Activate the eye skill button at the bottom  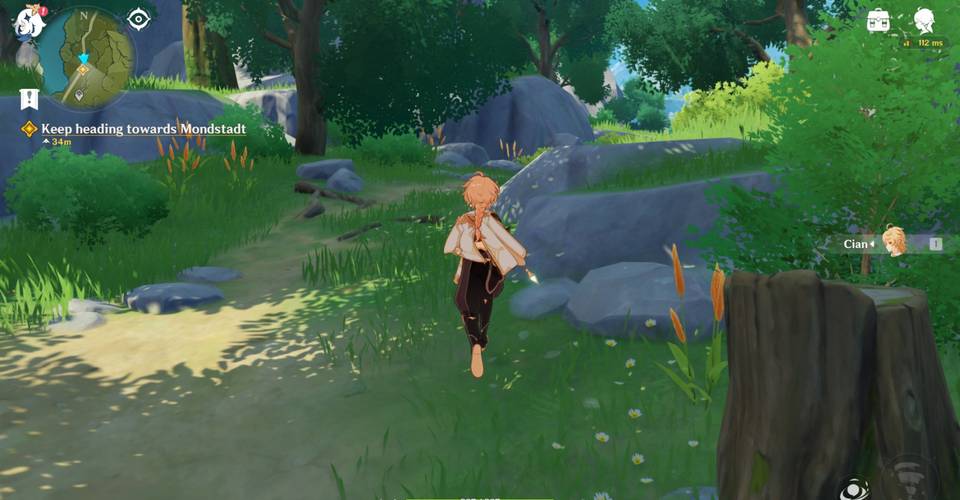point(852,489)
